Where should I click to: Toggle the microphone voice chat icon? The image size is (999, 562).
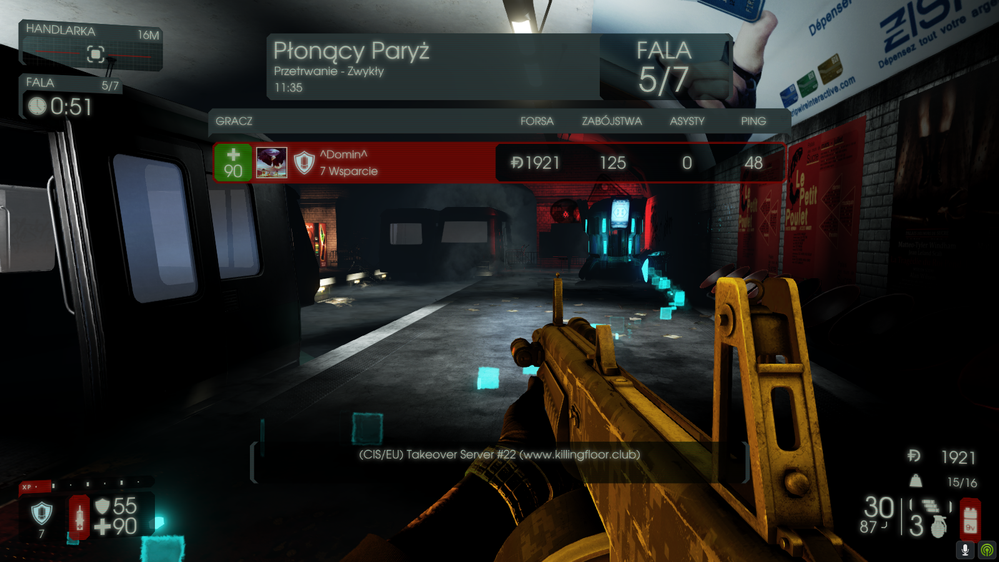pyautogui.click(x=965, y=549)
